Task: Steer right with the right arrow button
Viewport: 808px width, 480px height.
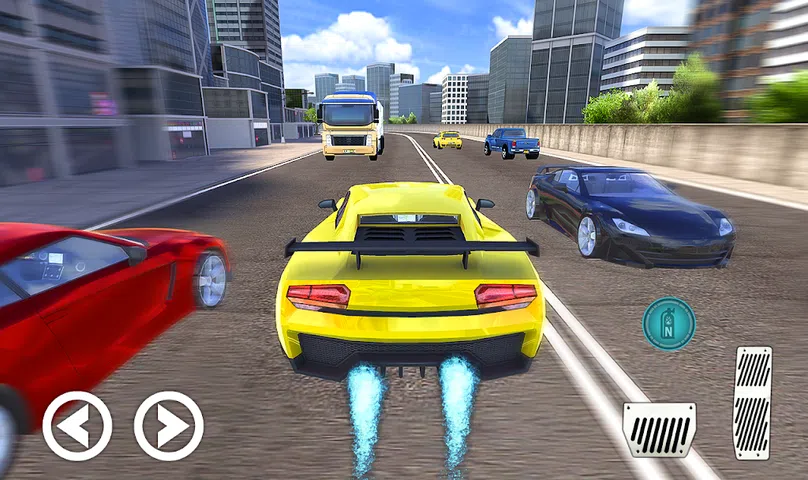Action: [x=169, y=426]
